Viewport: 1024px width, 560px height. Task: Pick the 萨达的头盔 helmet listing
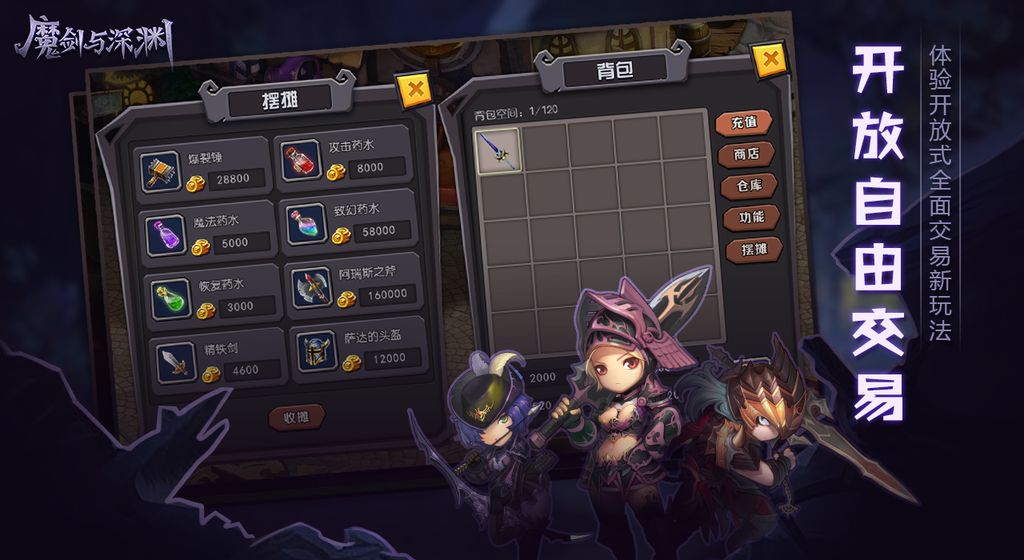pyautogui.click(x=357, y=348)
